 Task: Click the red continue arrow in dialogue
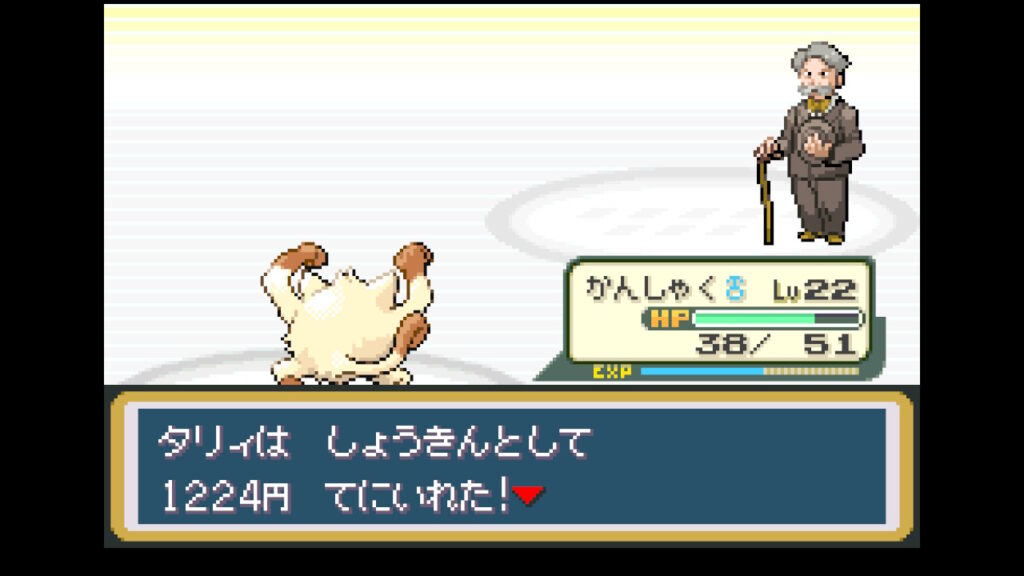click(x=527, y=495)
